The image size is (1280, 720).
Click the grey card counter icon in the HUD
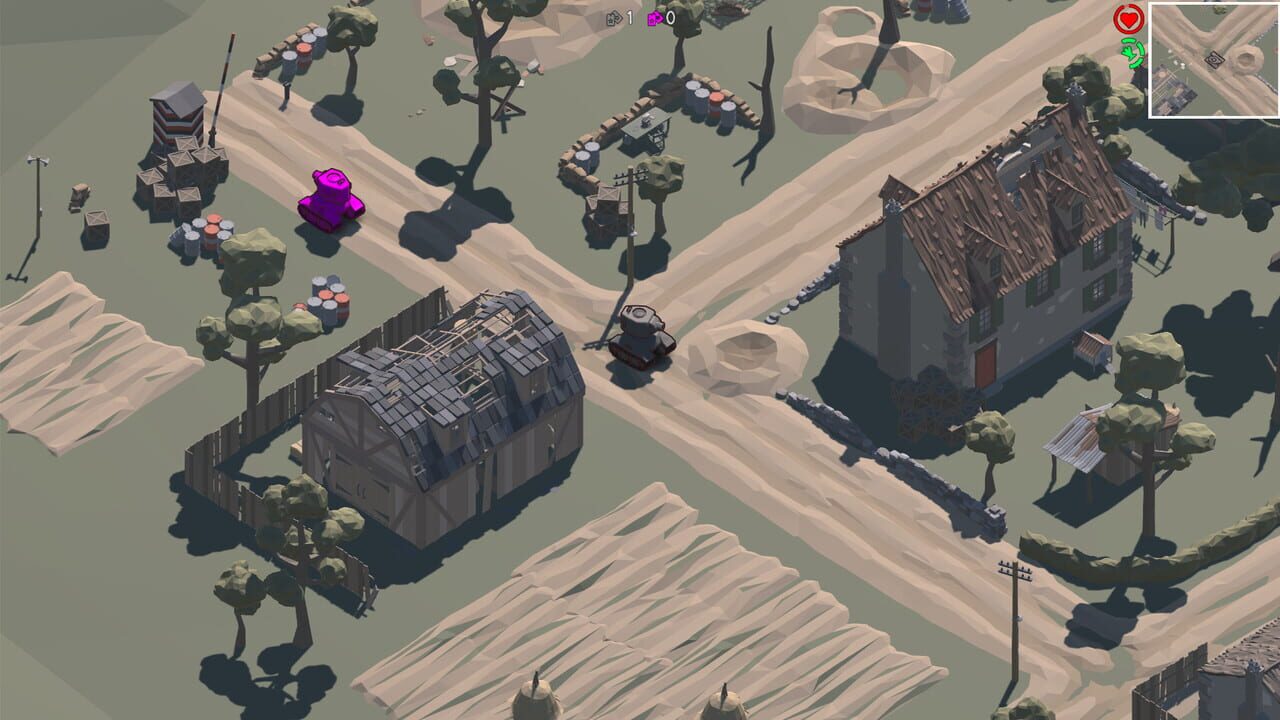pyautogui.click(x=614, y=17)
